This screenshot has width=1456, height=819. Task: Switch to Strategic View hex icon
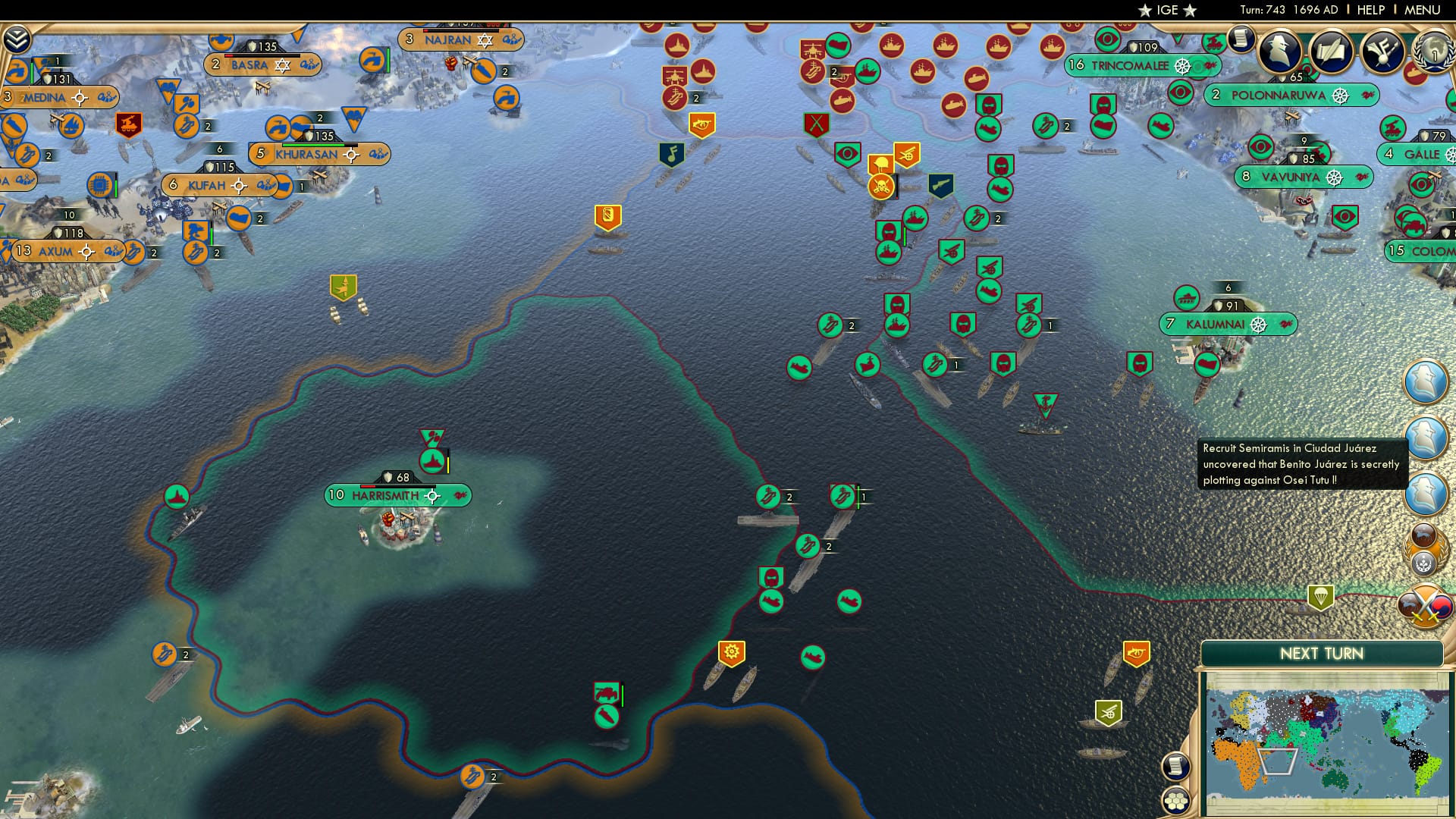[1175, 802]
